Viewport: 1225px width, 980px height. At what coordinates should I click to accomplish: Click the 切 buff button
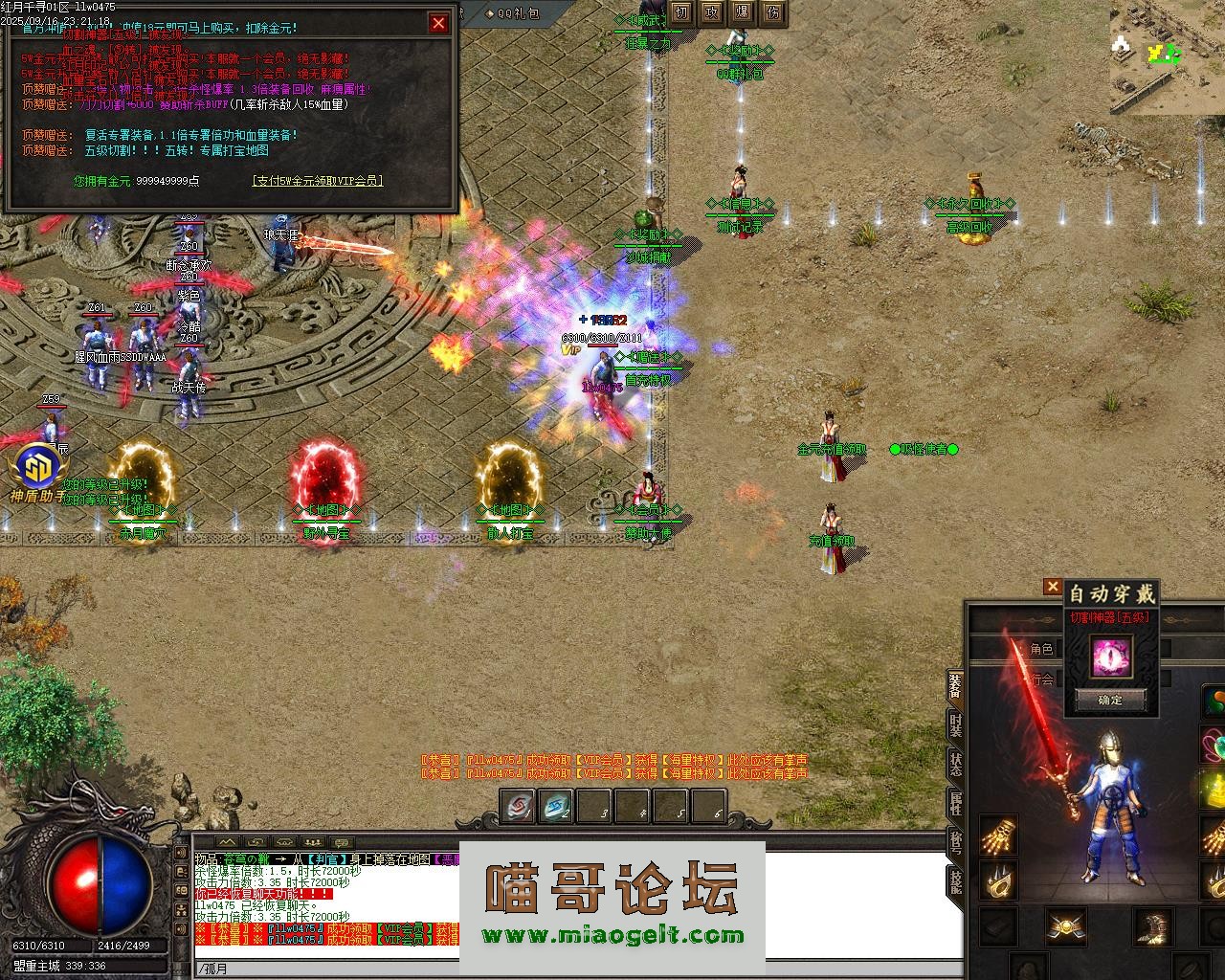coord(680,12)
